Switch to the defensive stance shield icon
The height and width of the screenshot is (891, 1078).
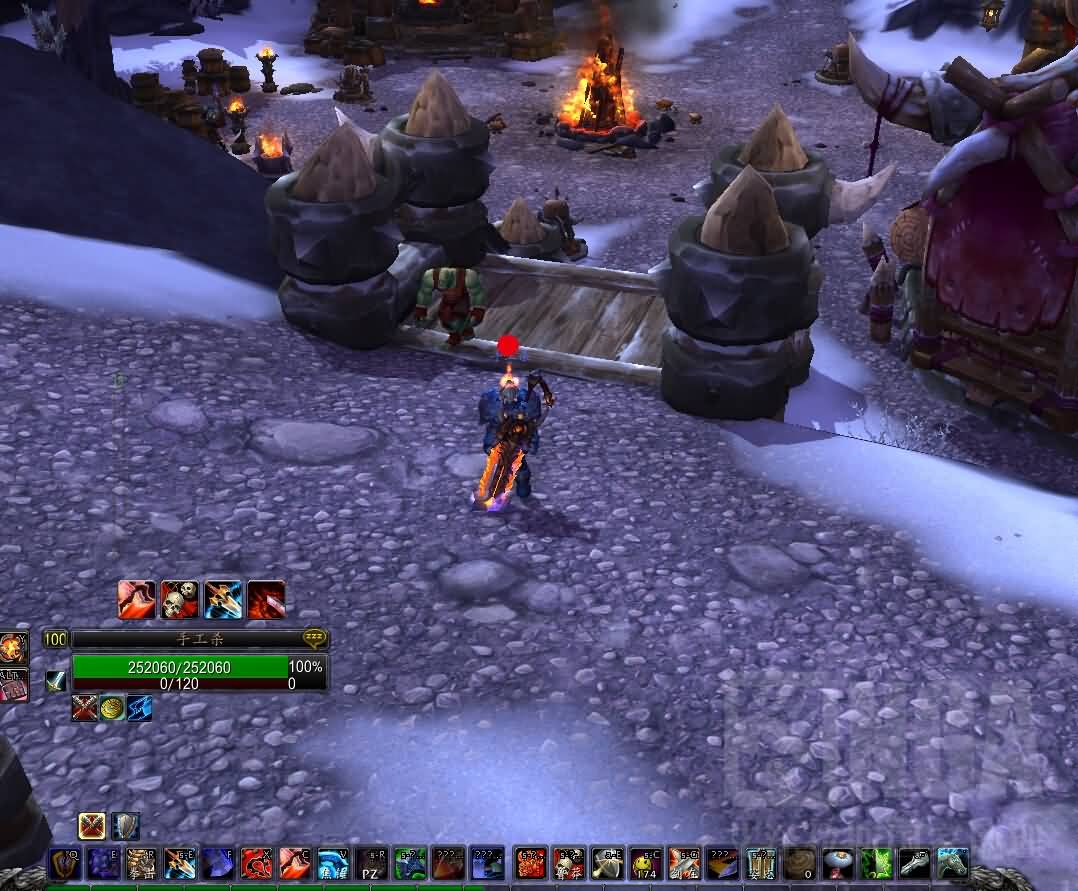click(x=125, y=826)
